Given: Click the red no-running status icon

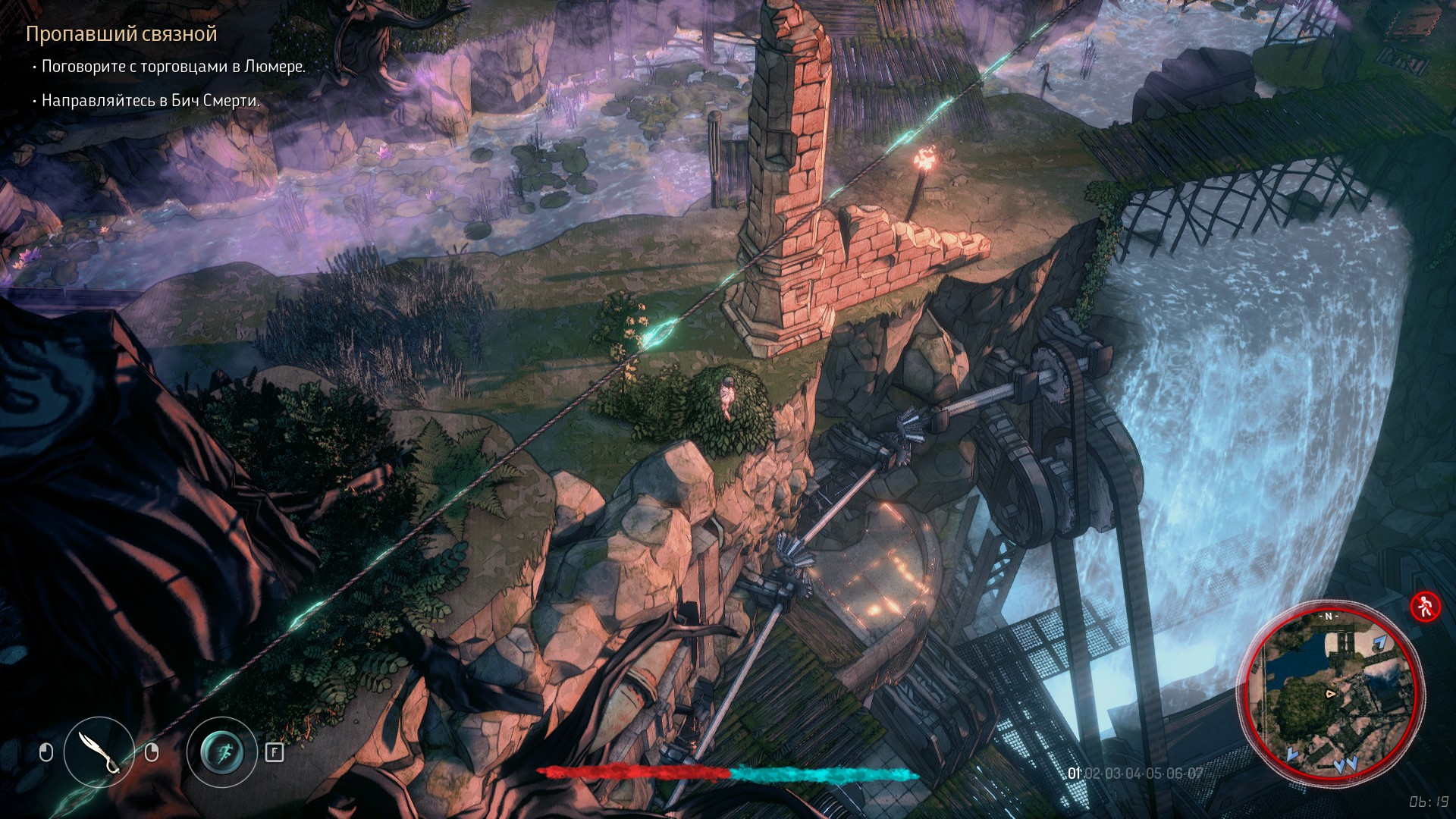Looking at the screenshot, I should (1425, 606).
